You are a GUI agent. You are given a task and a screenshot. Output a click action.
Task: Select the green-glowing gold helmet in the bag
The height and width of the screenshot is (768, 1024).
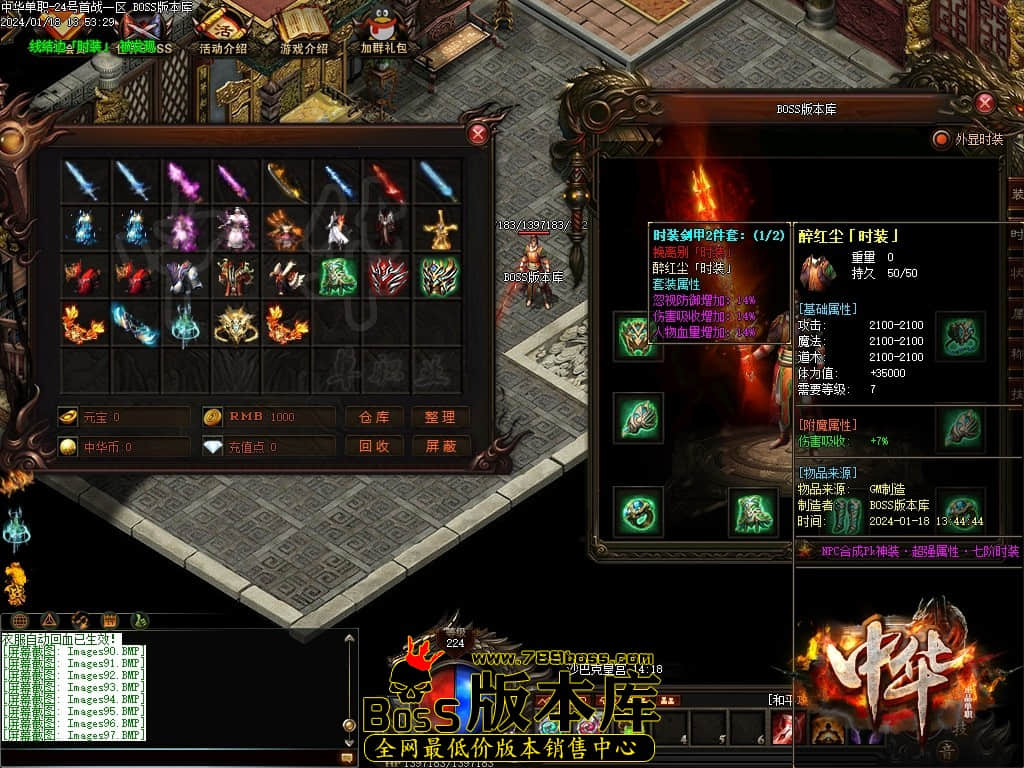coord(439,277)
